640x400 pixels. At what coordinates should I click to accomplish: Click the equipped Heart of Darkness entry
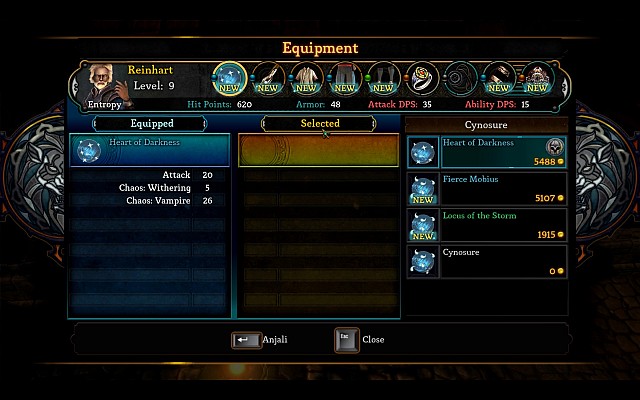pyautogui.click(x=149, y=150)
